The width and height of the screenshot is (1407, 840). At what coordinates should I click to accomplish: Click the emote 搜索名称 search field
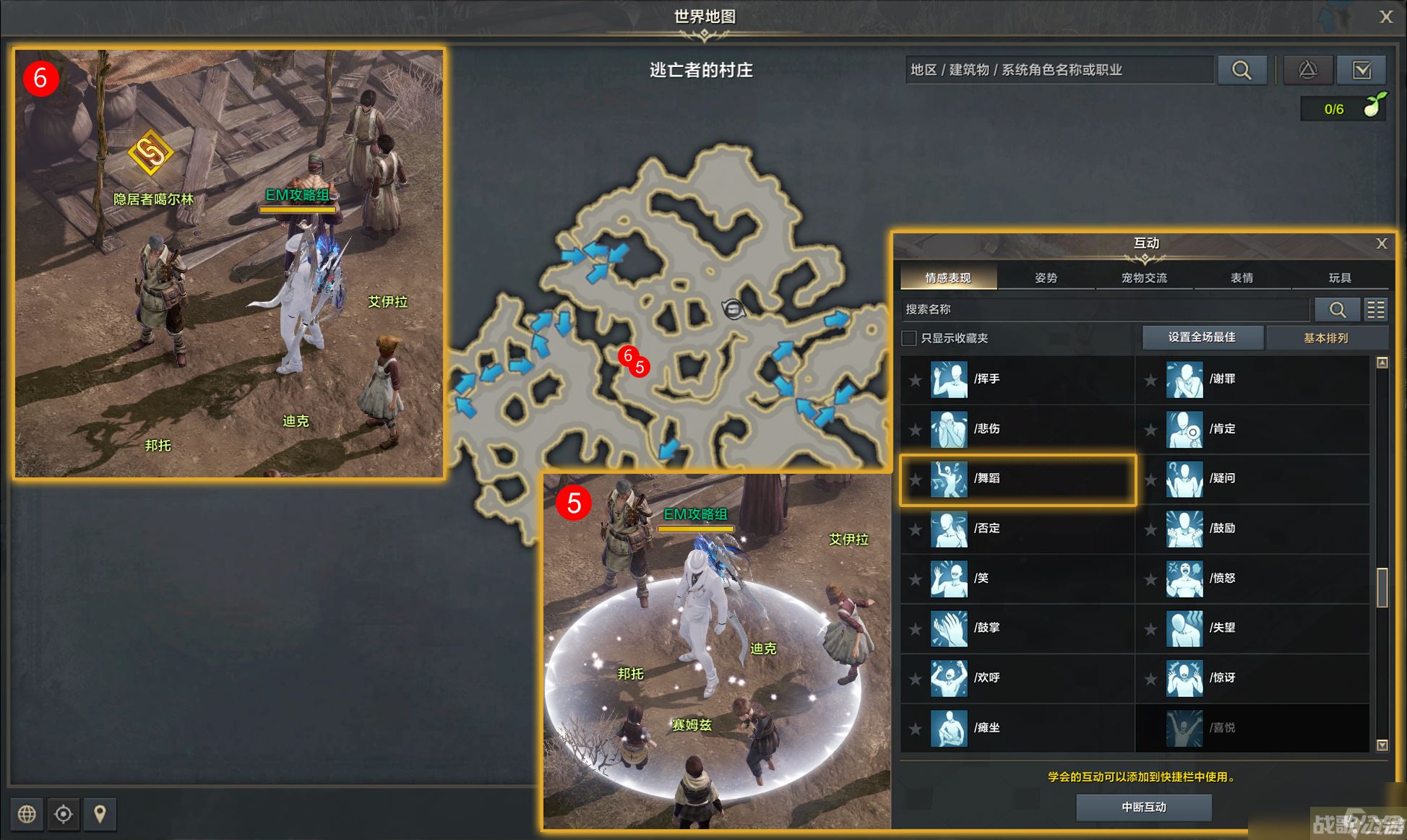click(1106, 310)
